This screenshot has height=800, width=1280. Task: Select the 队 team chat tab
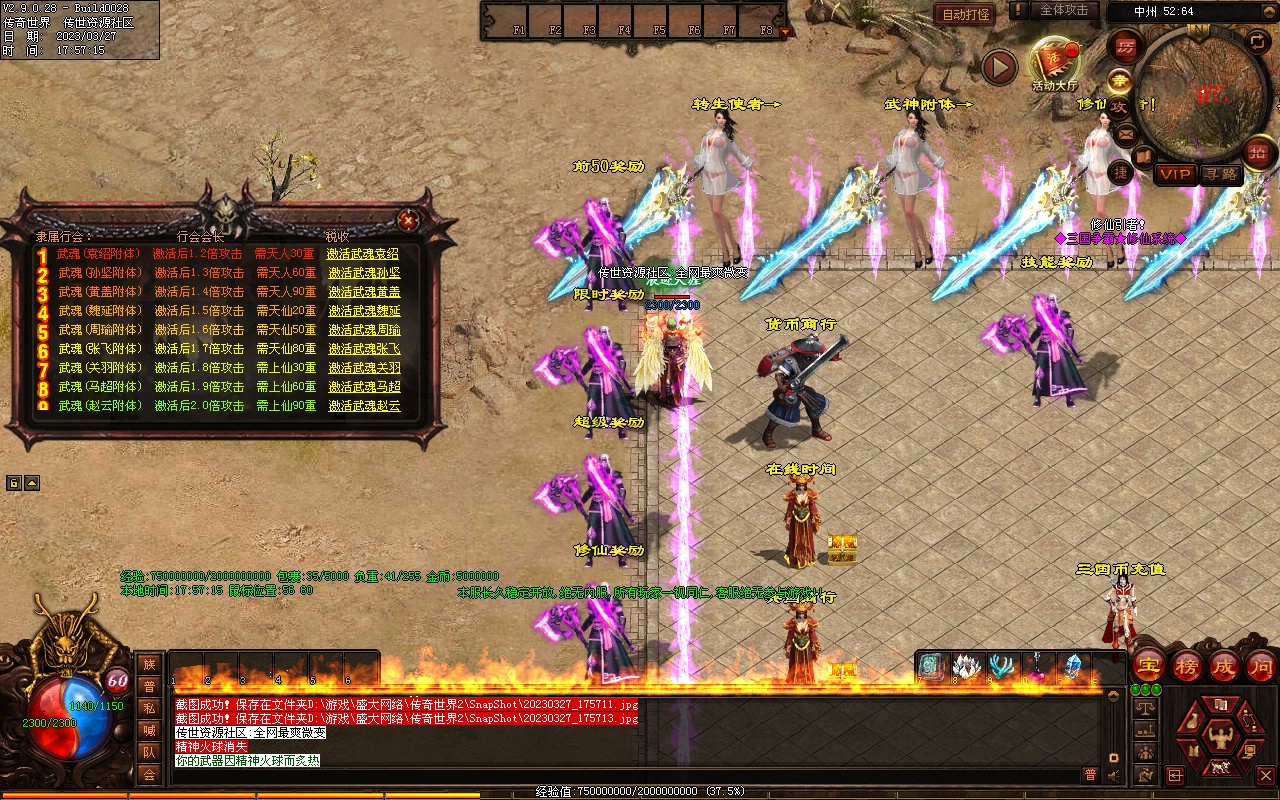point(149,752)
